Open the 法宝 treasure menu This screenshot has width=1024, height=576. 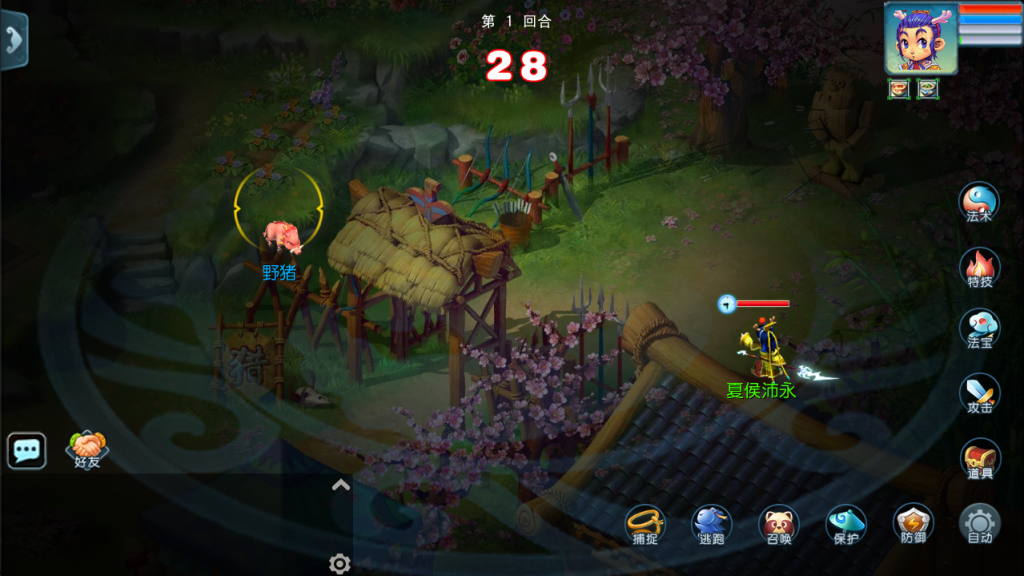[979, 329]
